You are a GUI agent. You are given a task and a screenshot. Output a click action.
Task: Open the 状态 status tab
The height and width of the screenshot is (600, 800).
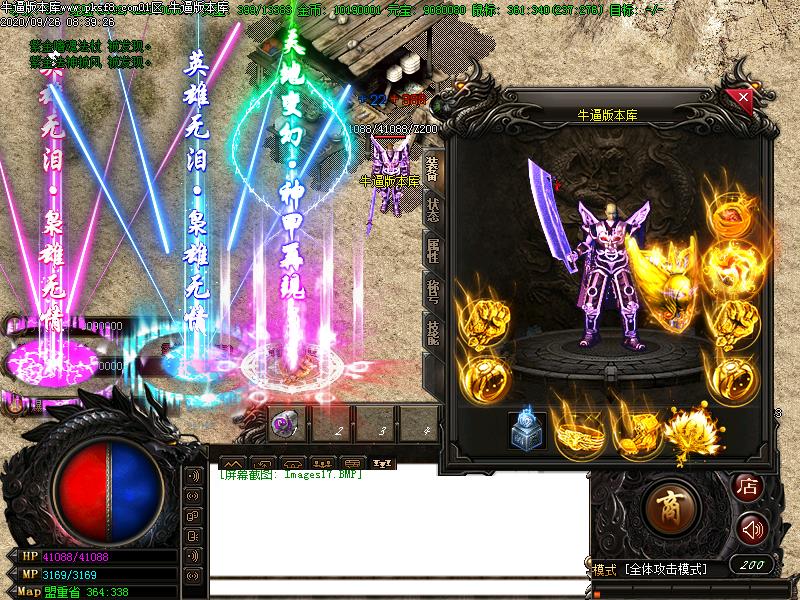[433, 208]
